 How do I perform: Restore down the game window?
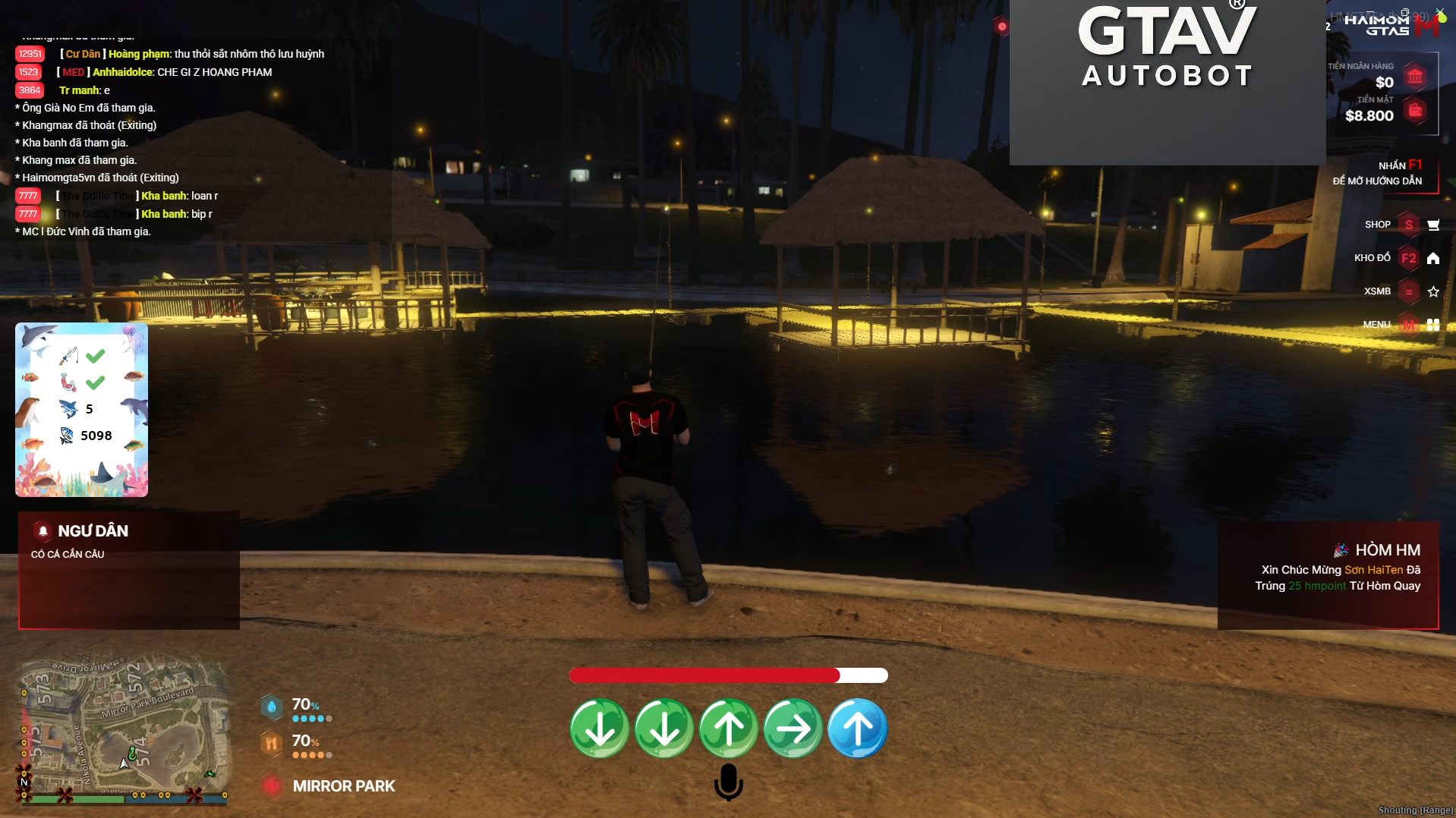[1405, 12]
